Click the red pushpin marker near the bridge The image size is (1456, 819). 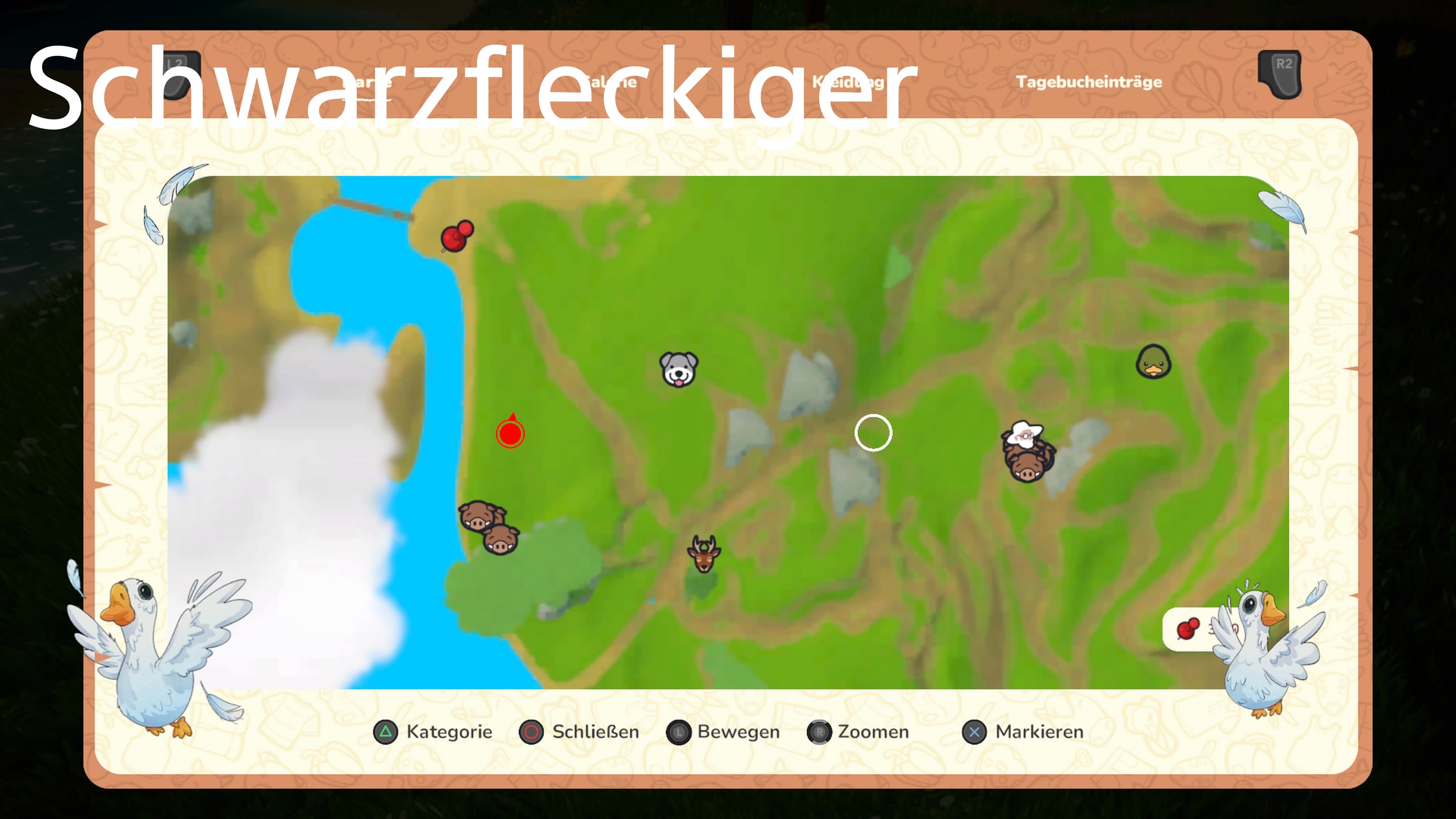tap(455, 236)
